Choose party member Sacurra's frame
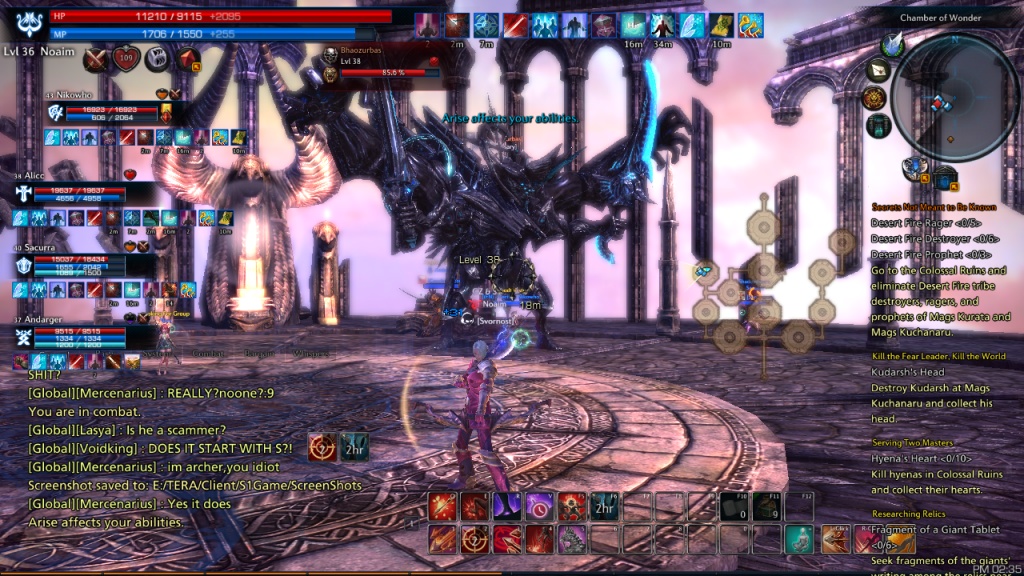Screen dimensions: 1024x576 point(85,265)
